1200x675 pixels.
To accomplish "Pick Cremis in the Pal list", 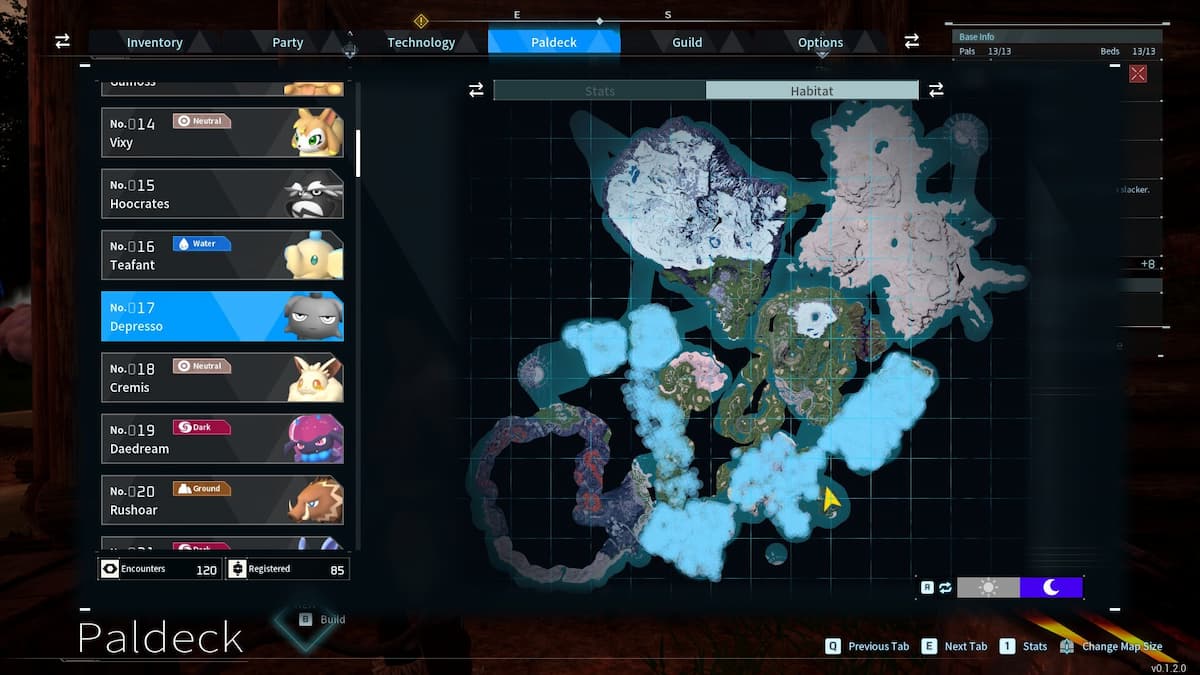I will (x=222, y=377).
